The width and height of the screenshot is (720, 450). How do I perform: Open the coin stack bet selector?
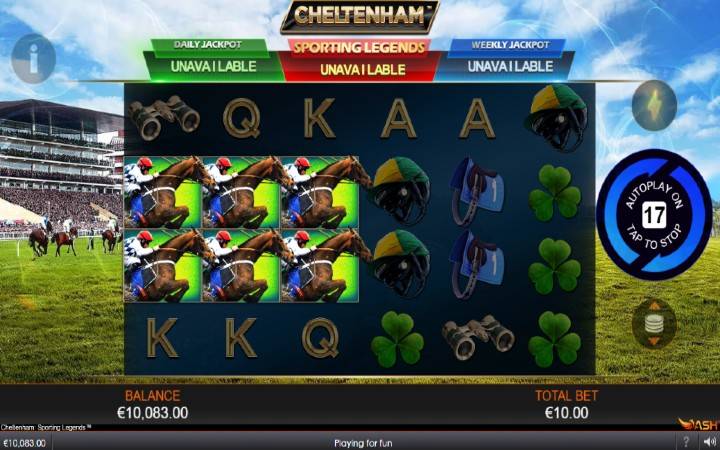tap(654, 324)
